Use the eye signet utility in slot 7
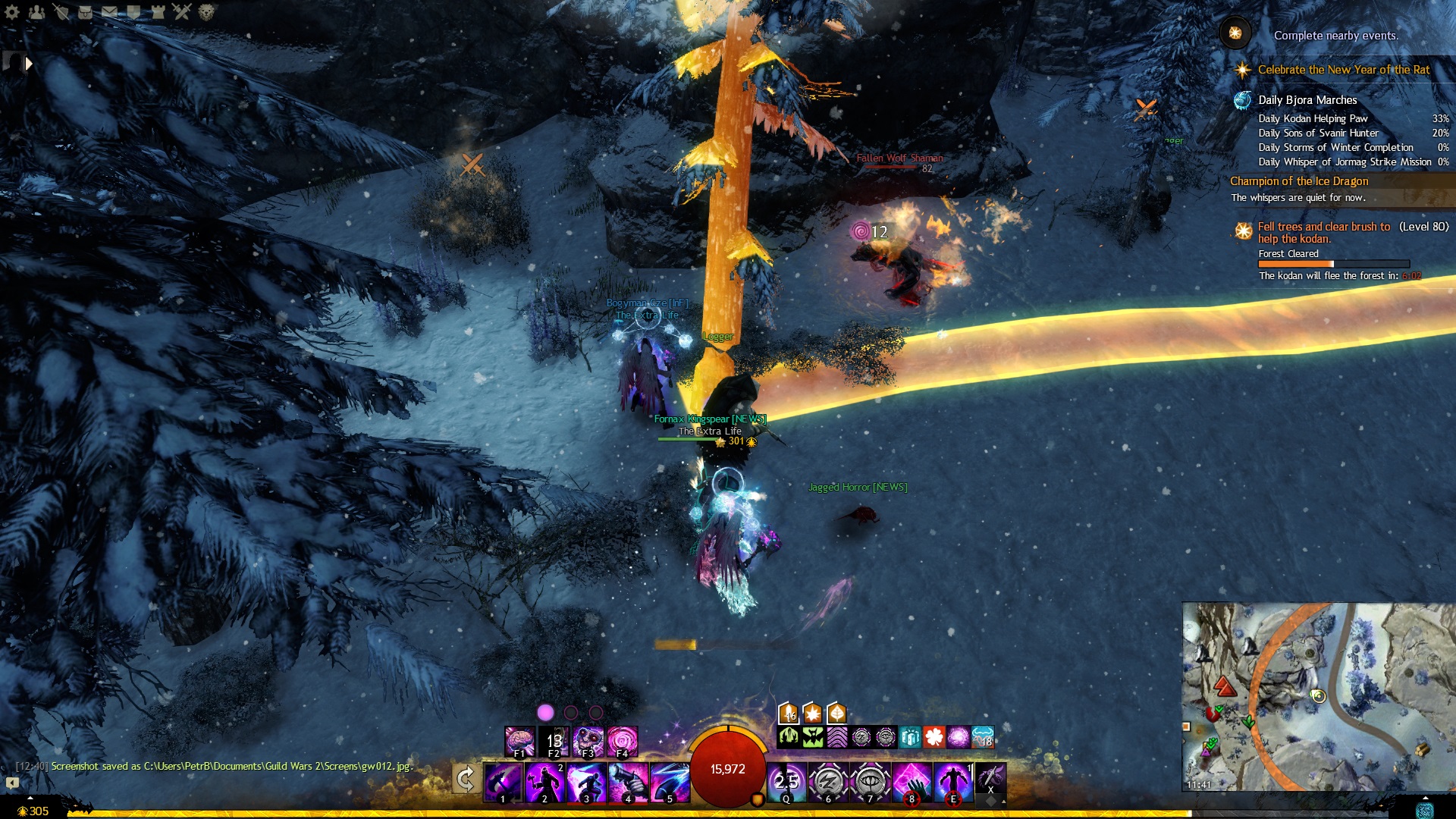Screen dimensions: 1456x819 [x=870, y=782]
